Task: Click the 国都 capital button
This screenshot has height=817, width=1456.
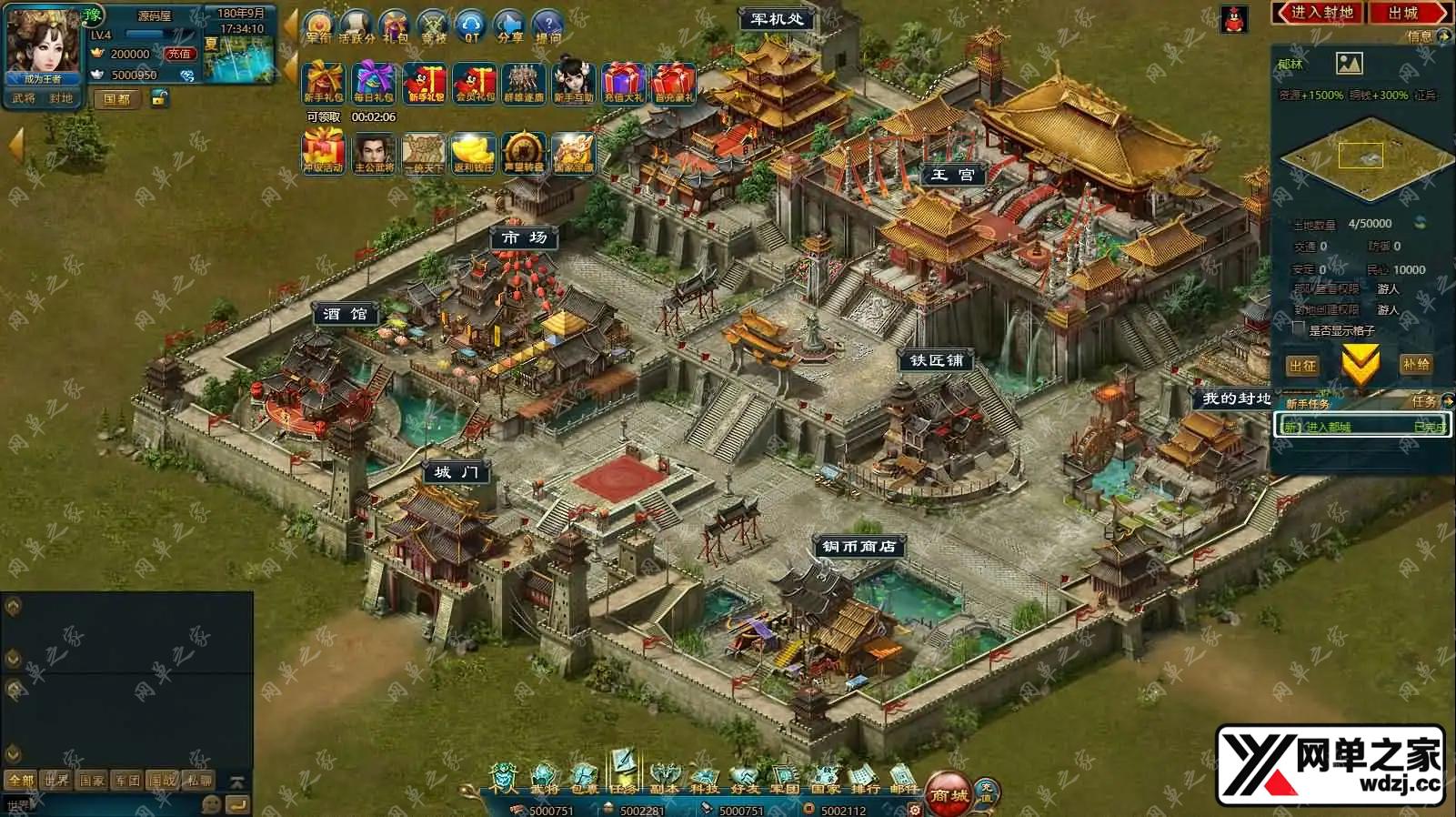Action: (117, 98)
